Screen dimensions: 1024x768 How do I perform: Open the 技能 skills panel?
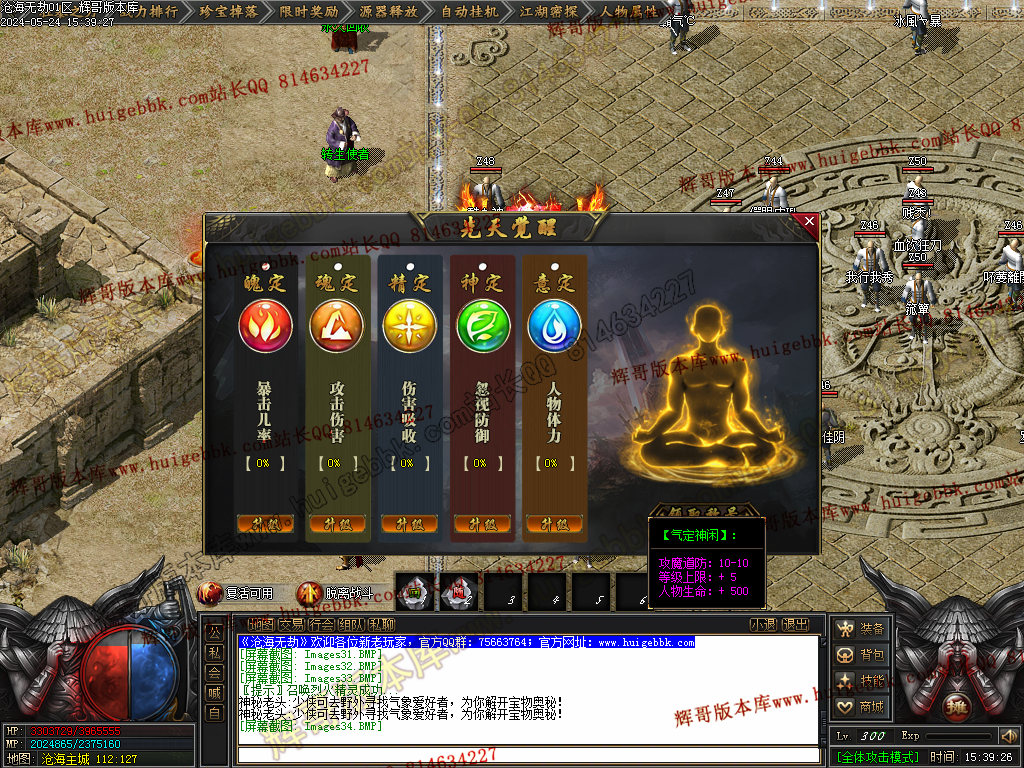click(x=862, y=681)
